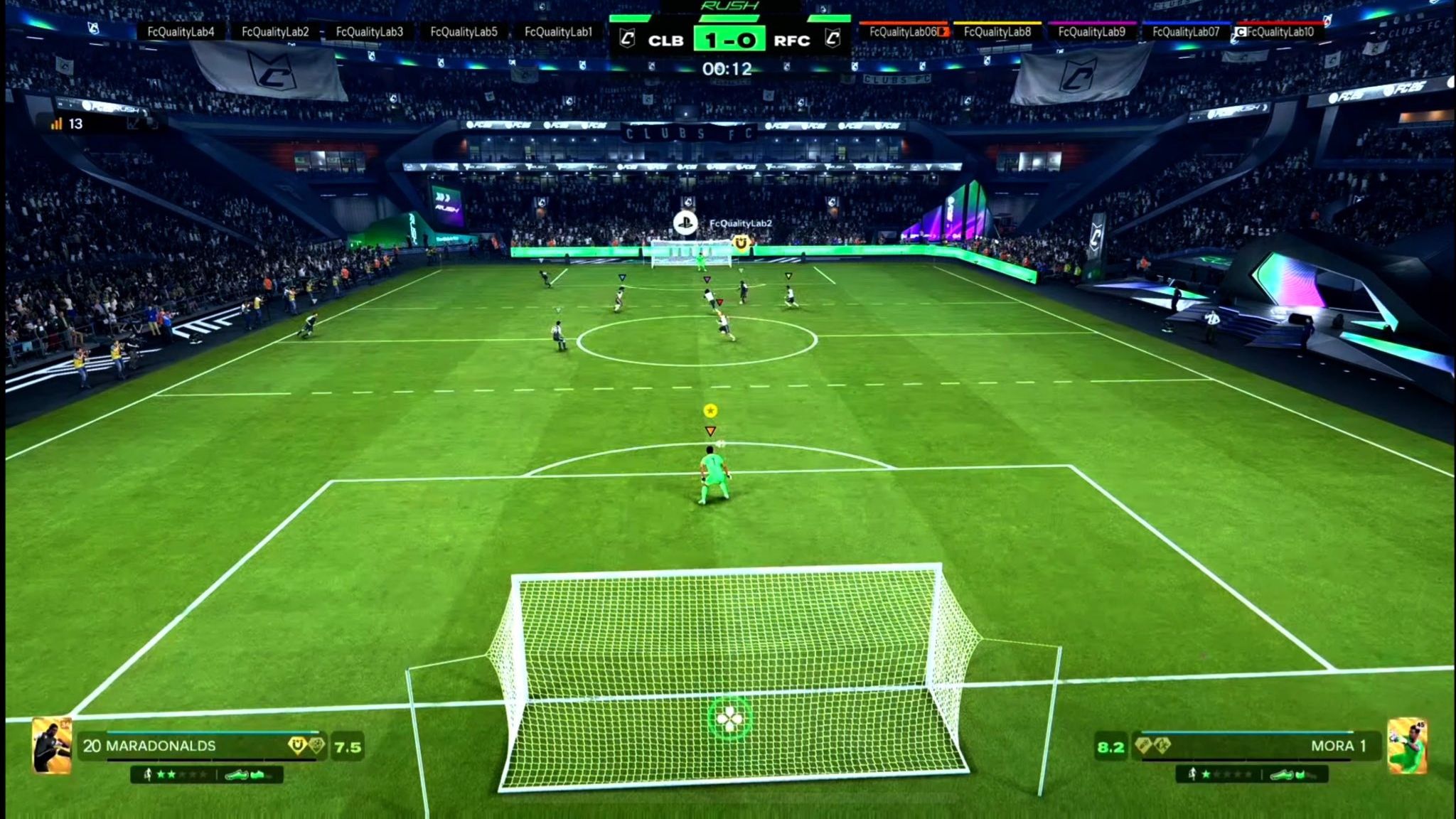Screen dimensions: 1456x819
Task: Select the FcQualityLab5 player tag
Action: point(464,32)
